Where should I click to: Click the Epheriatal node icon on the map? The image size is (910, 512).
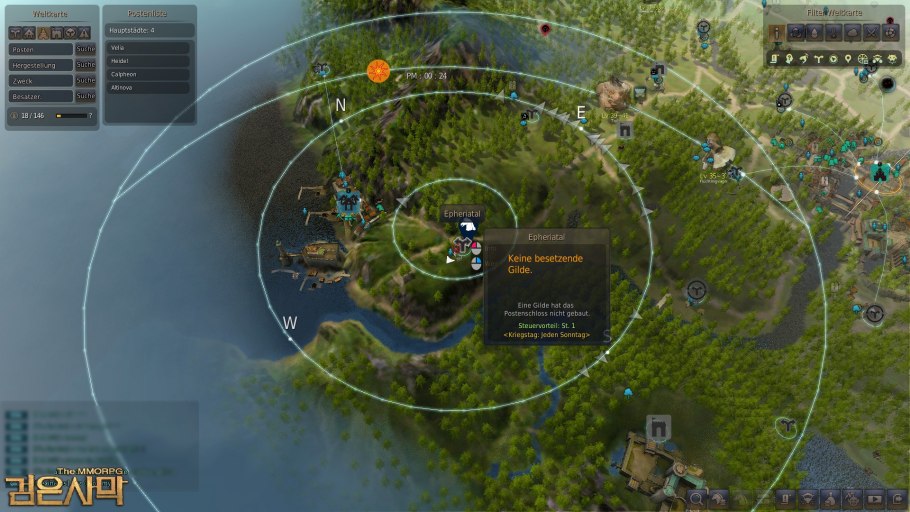click(x=463, y=244)
